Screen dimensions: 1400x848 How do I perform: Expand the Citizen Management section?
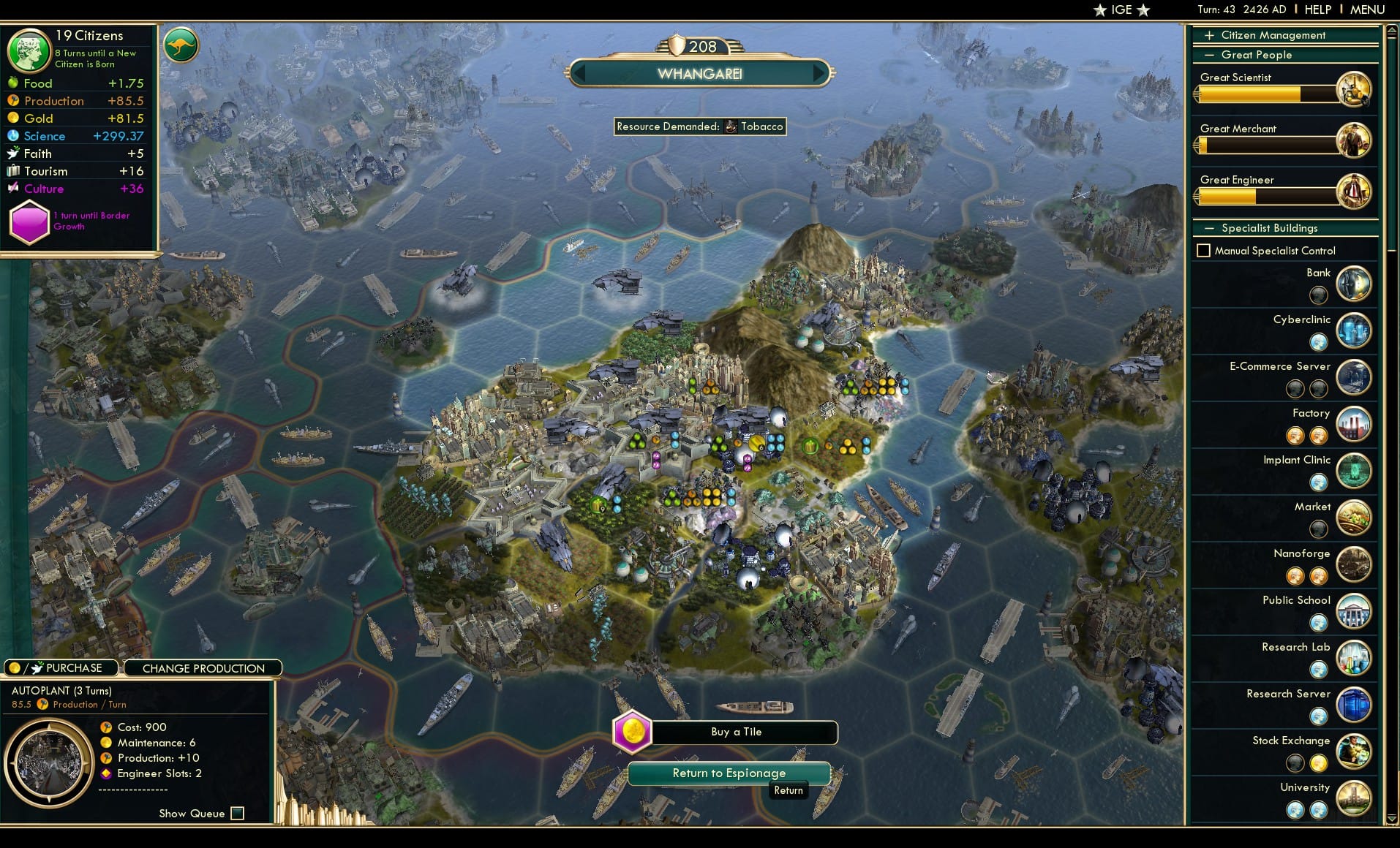pyautogui.click(x=1208, y=34)
